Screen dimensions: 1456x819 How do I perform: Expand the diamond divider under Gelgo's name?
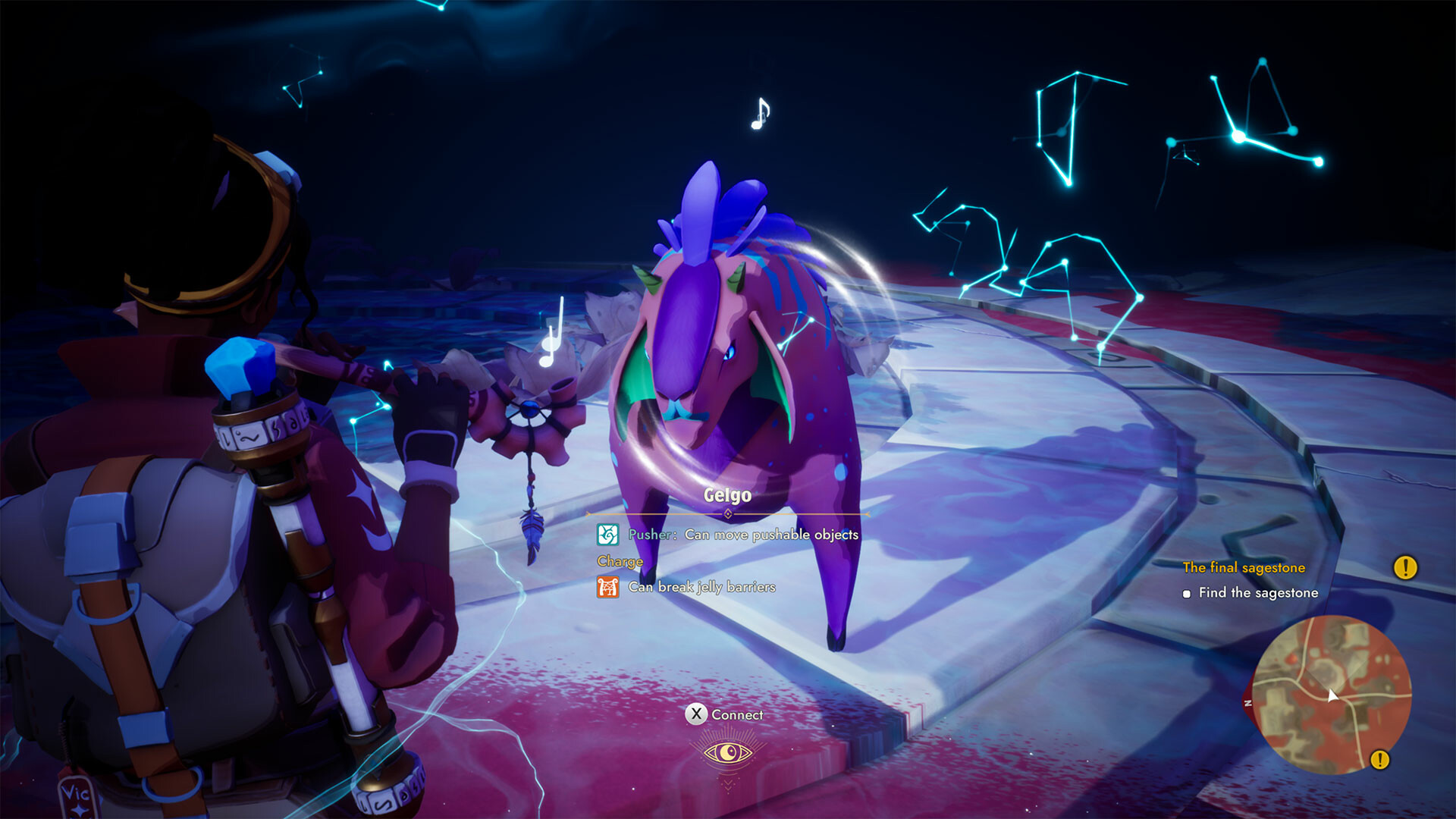(x=727, y=513)
